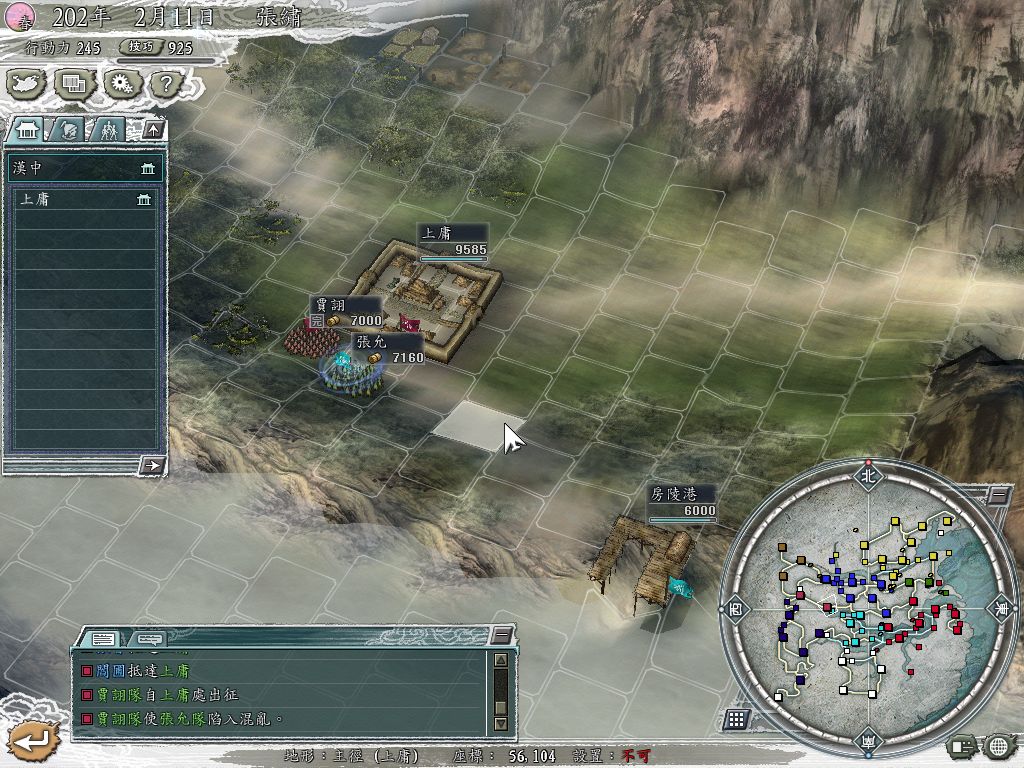Switch to the city building list tab
Screen dimensions: 1024x768
click(x=26, y=129)
